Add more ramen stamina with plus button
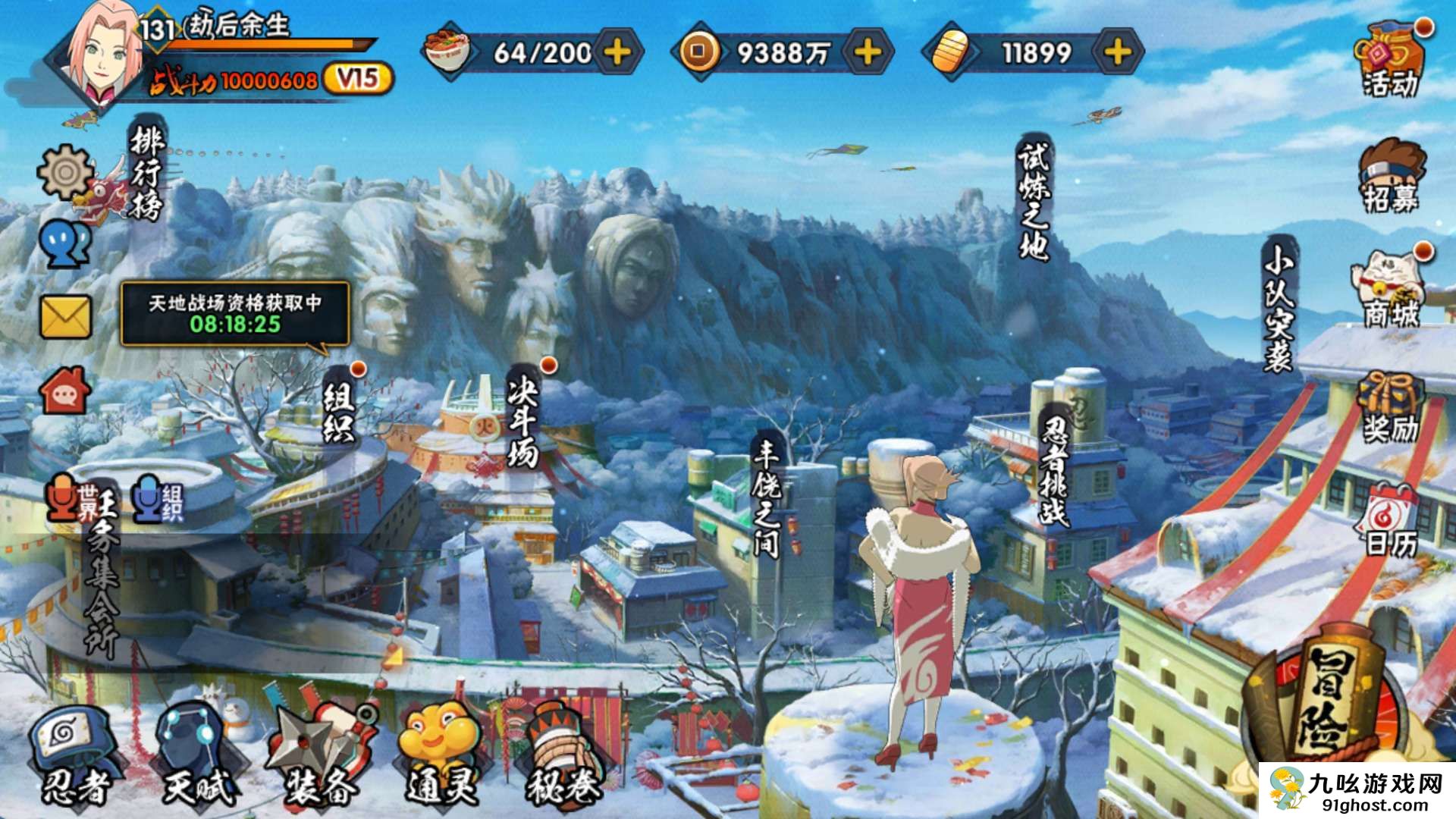The width and height of the screenshot is (1456, 819). 618,52
